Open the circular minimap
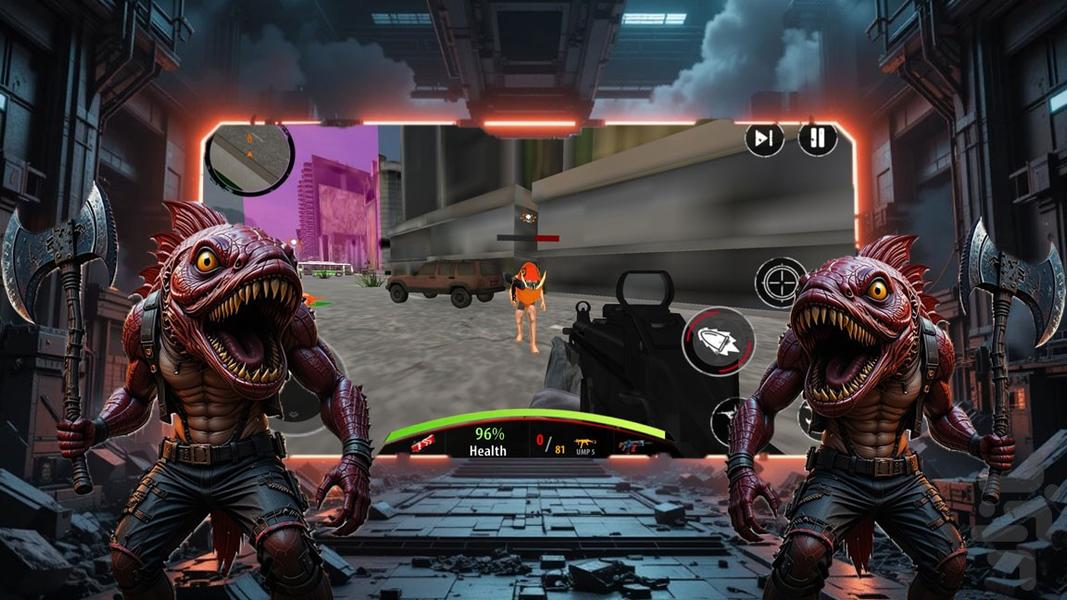The width and height of the screenshot is (1067, 600). 249,157
